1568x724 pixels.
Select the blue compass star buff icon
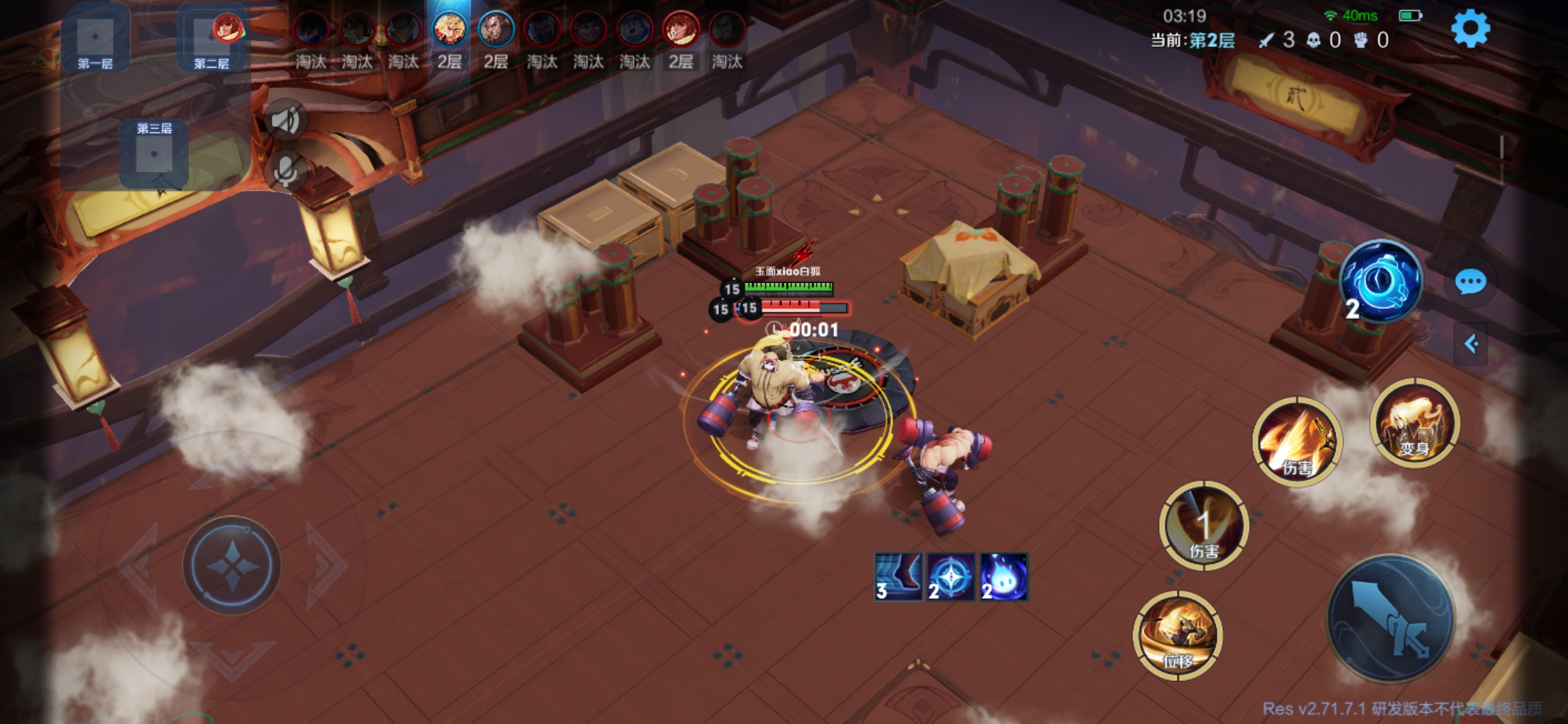[x=951, y=577]
